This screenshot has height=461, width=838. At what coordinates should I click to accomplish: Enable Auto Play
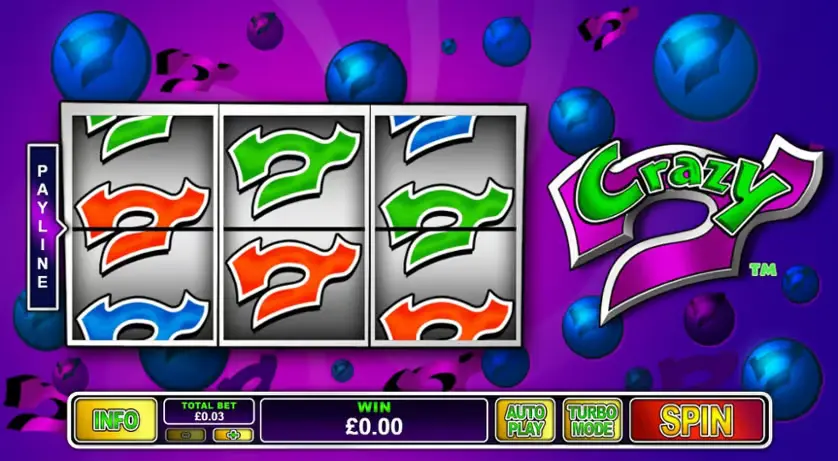coord(526,420)
